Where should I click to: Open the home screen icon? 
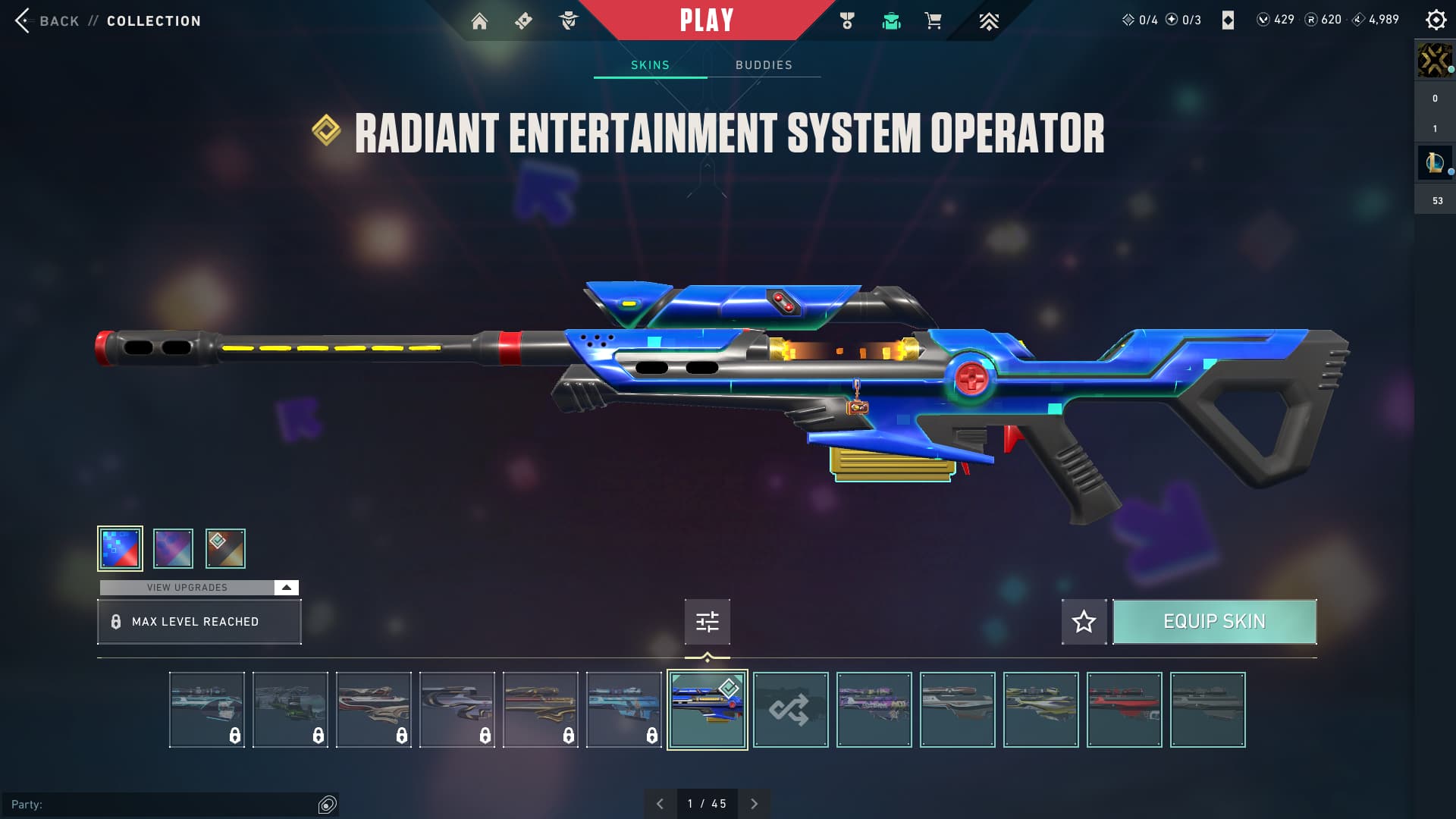coord(479,21)
